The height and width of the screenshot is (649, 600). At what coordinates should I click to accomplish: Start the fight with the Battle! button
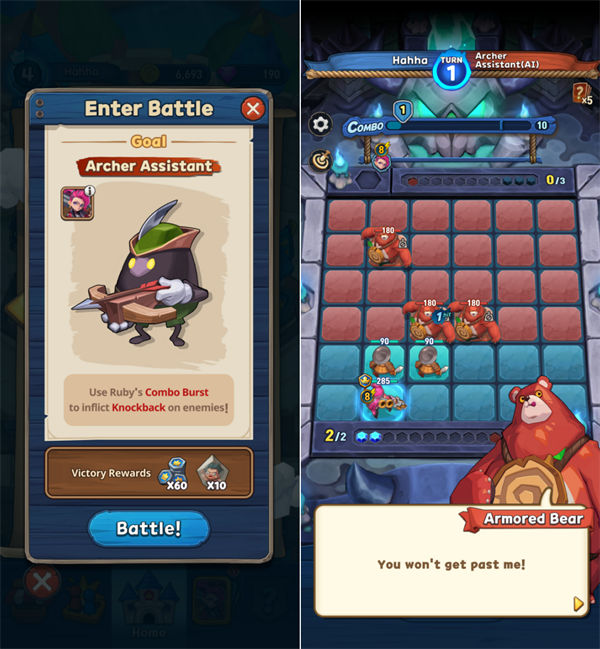click(149, 529)
